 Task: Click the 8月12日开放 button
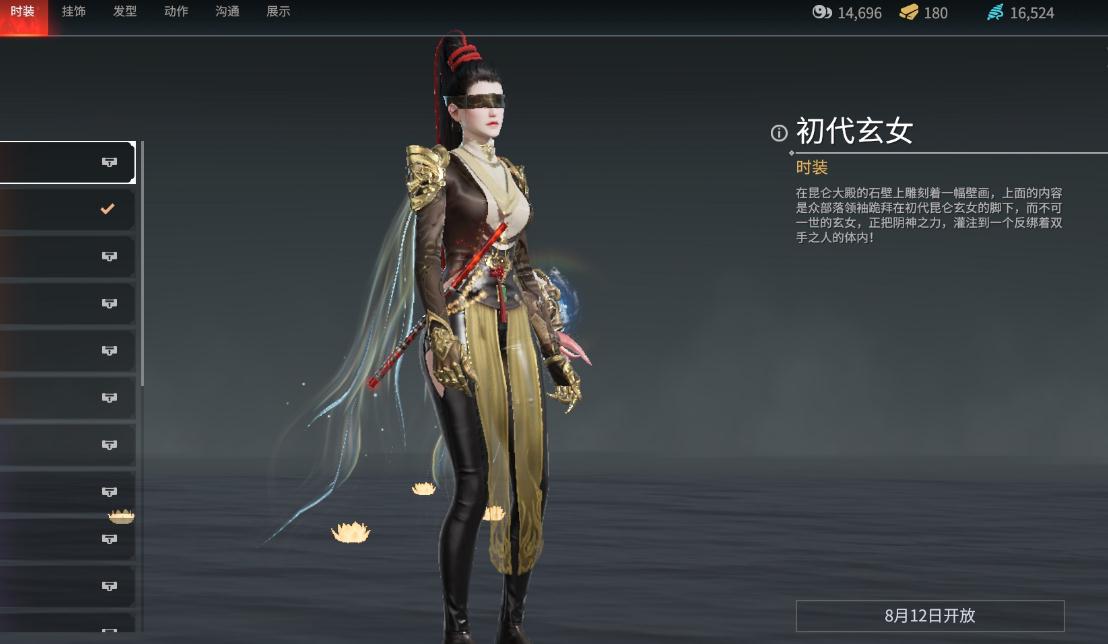coord(930,616)
